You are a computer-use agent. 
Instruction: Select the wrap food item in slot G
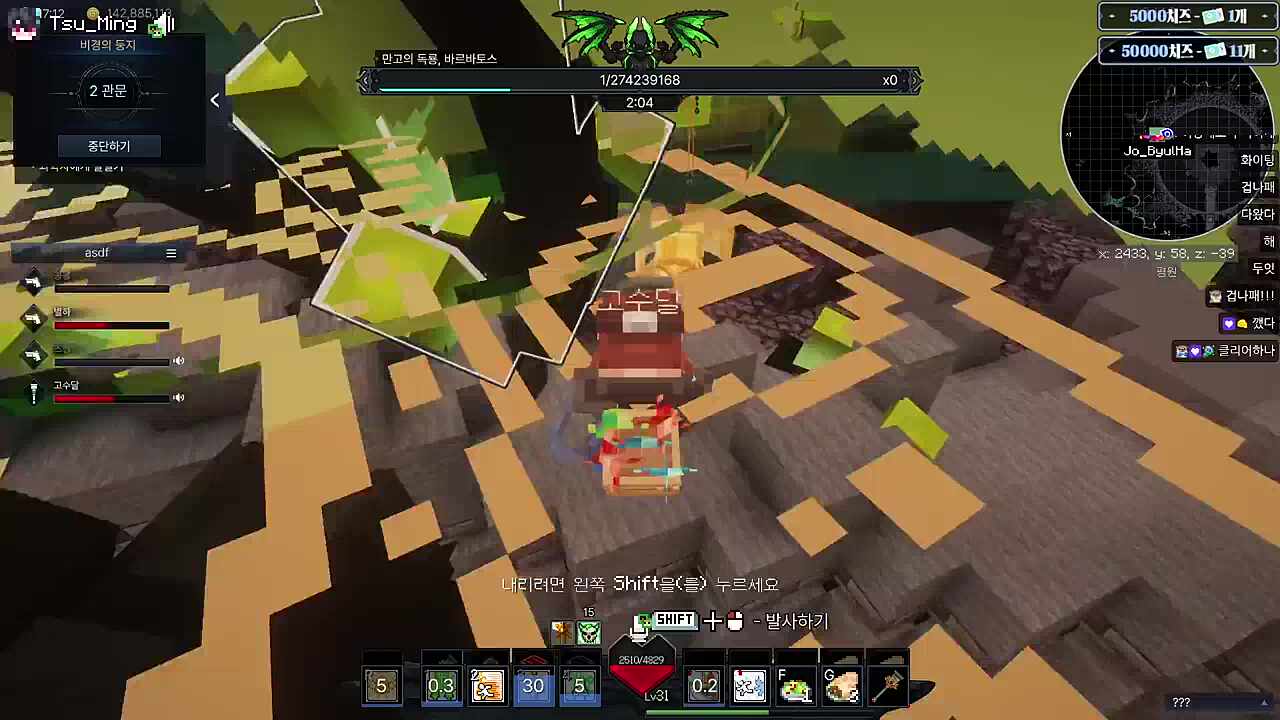(841, 686)
